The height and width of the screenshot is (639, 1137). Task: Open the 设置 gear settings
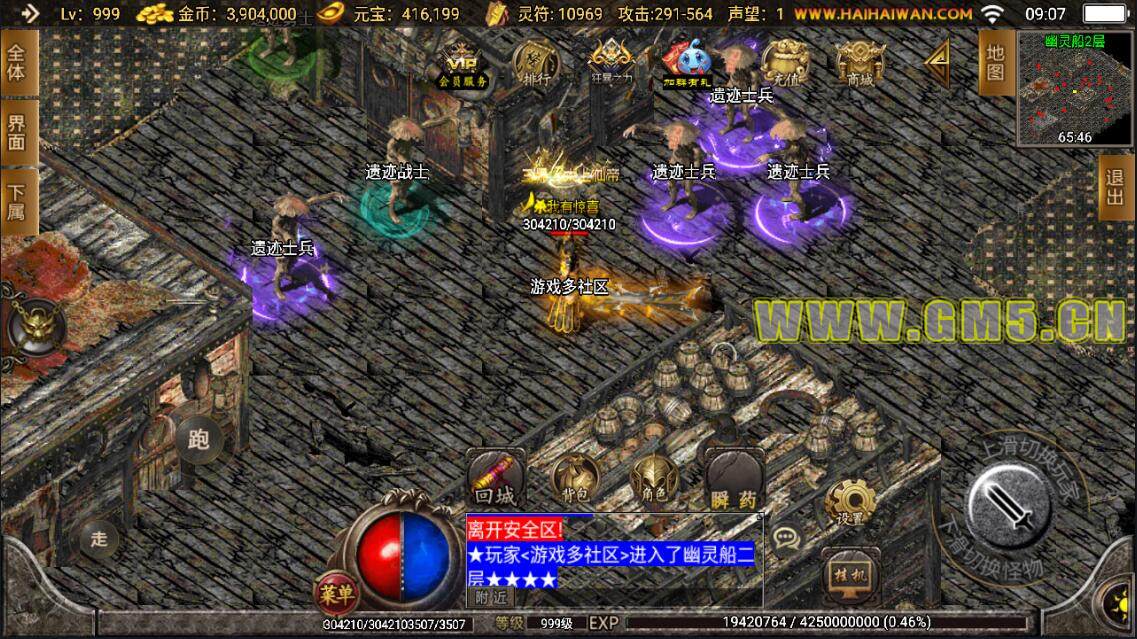(849, 502)
